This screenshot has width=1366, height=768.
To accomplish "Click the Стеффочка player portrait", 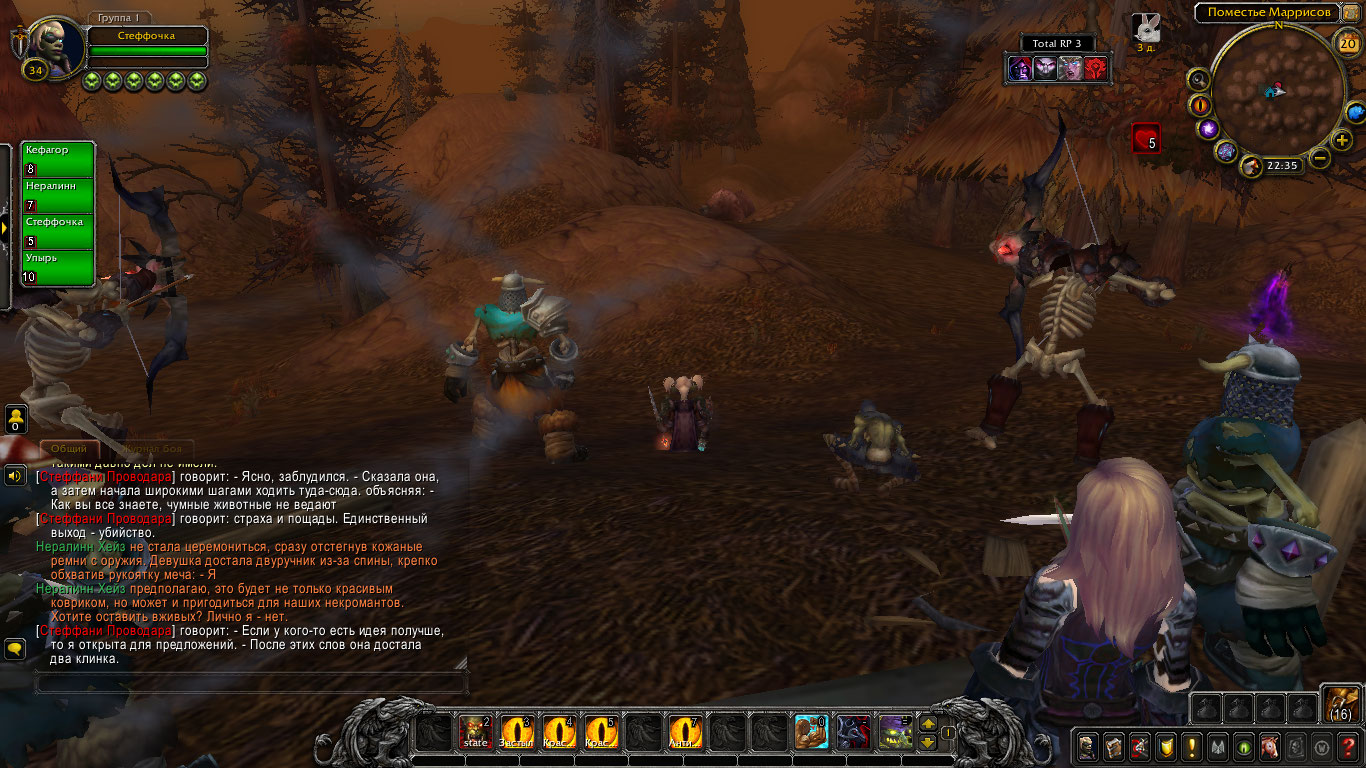I will (x=51, y=43).
